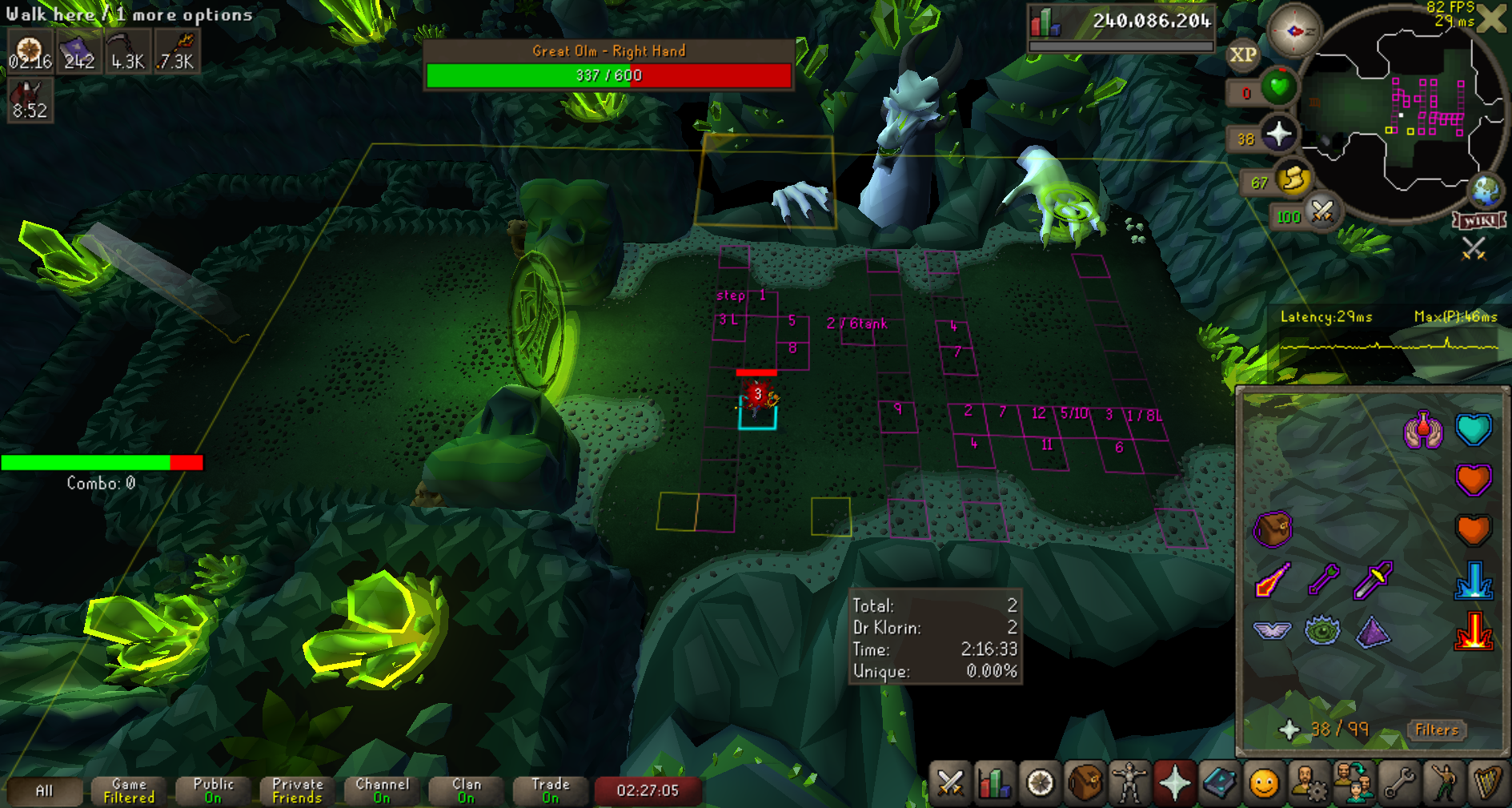
Task: Open the Settings wrench tab
Action: 1399,782
